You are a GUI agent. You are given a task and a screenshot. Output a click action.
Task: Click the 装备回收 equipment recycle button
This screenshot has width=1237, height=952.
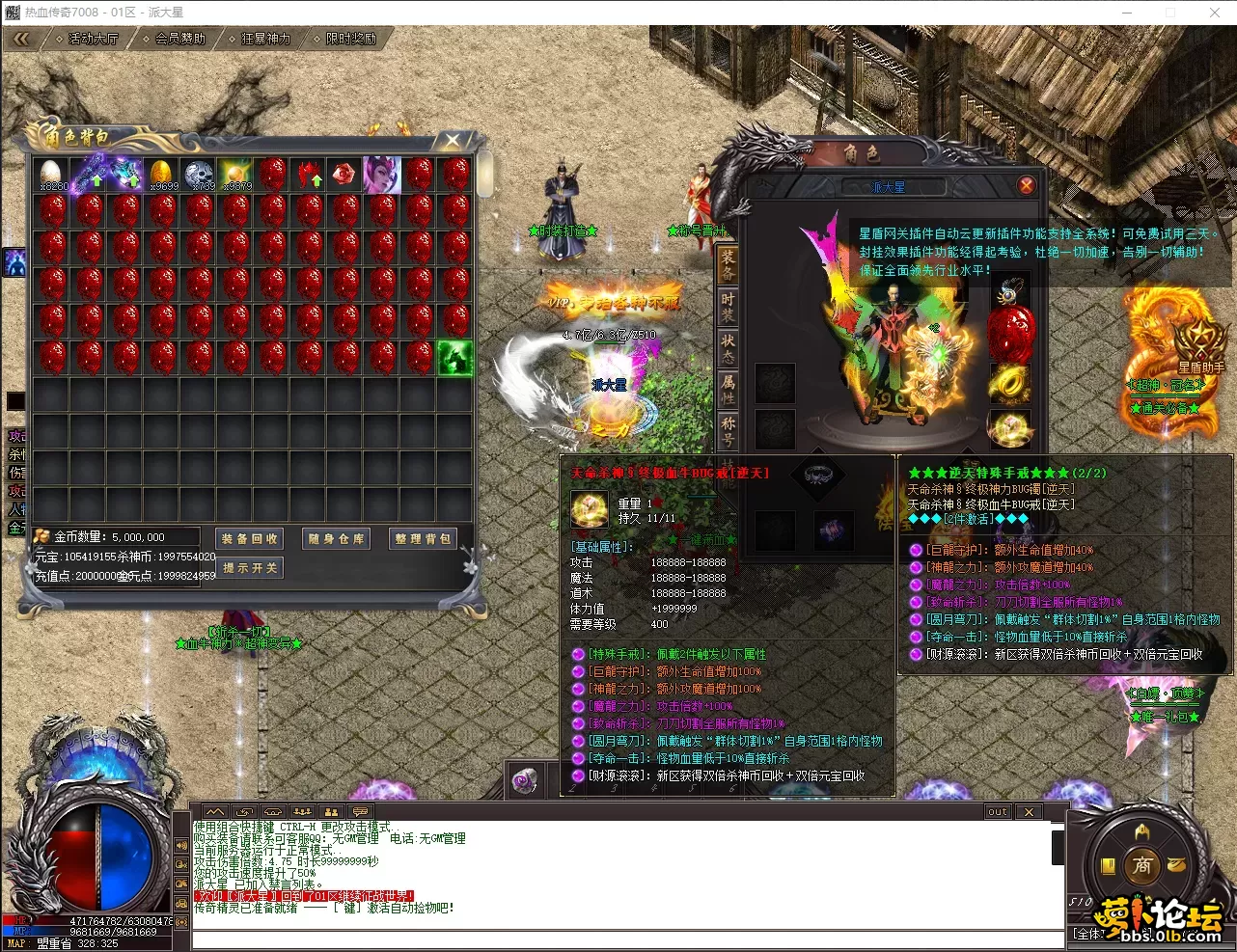(x=250, y=539)
